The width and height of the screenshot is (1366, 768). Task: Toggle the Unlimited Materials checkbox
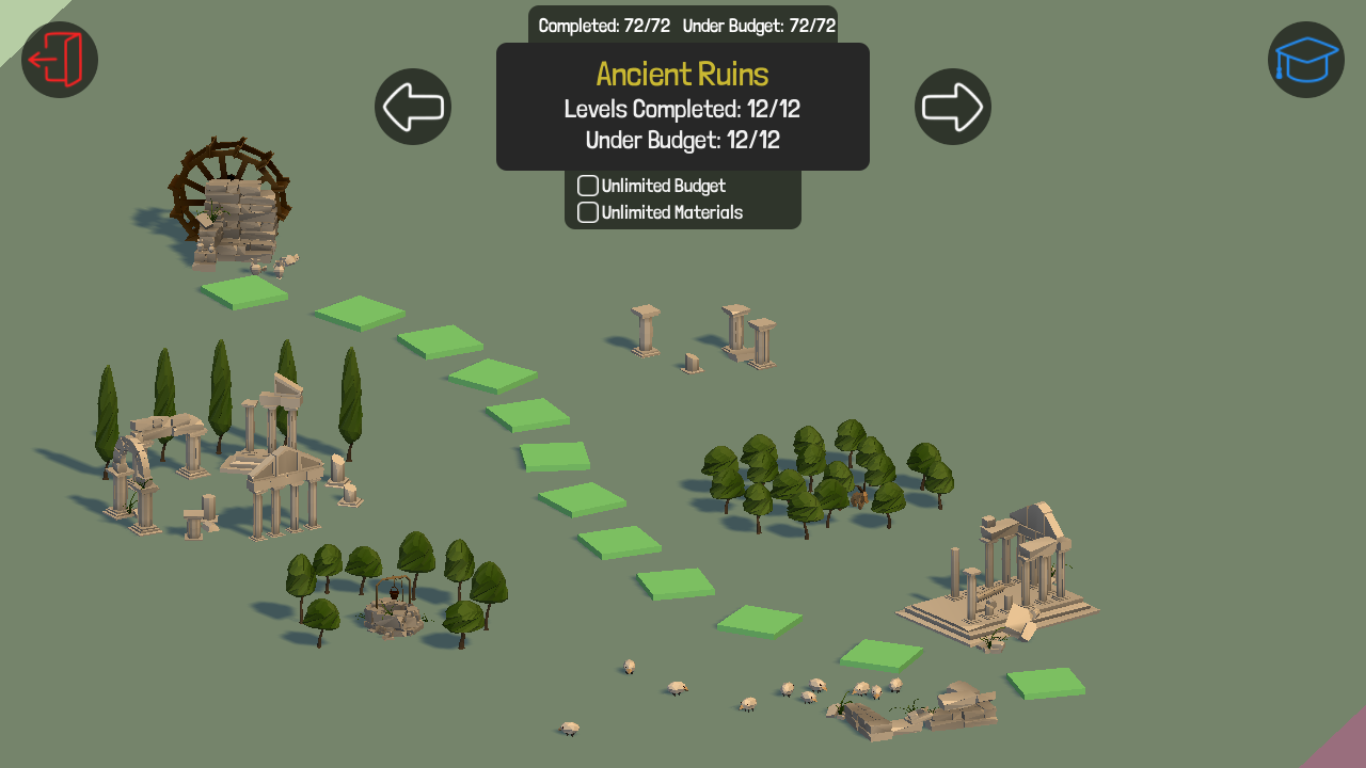[588, 212]
